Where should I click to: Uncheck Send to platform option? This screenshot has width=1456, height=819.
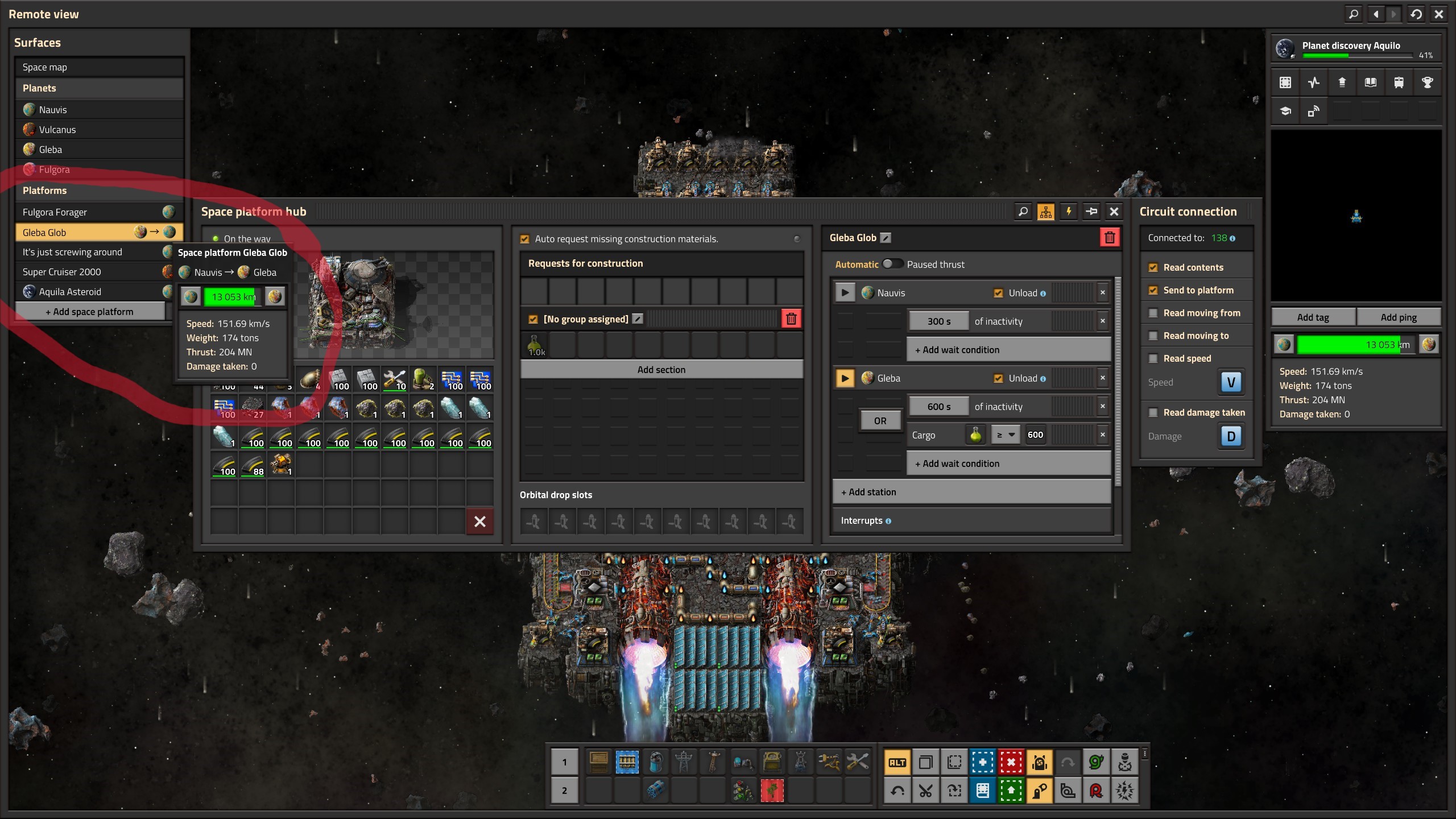point(1153,290)
